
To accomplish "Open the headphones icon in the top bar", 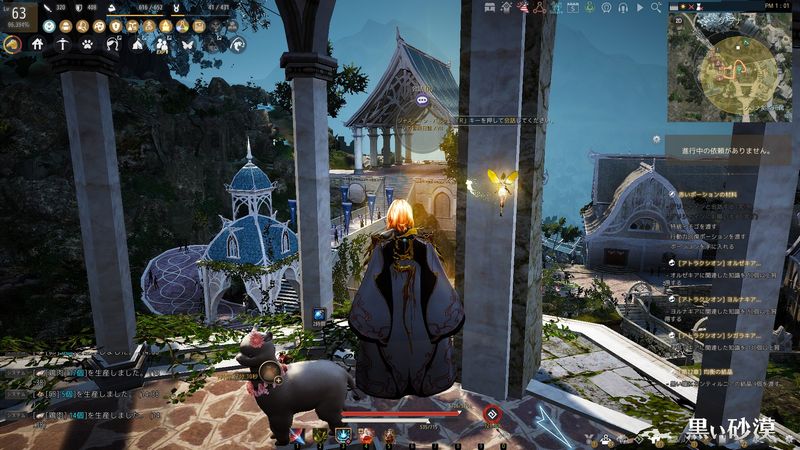I will 624,8.
